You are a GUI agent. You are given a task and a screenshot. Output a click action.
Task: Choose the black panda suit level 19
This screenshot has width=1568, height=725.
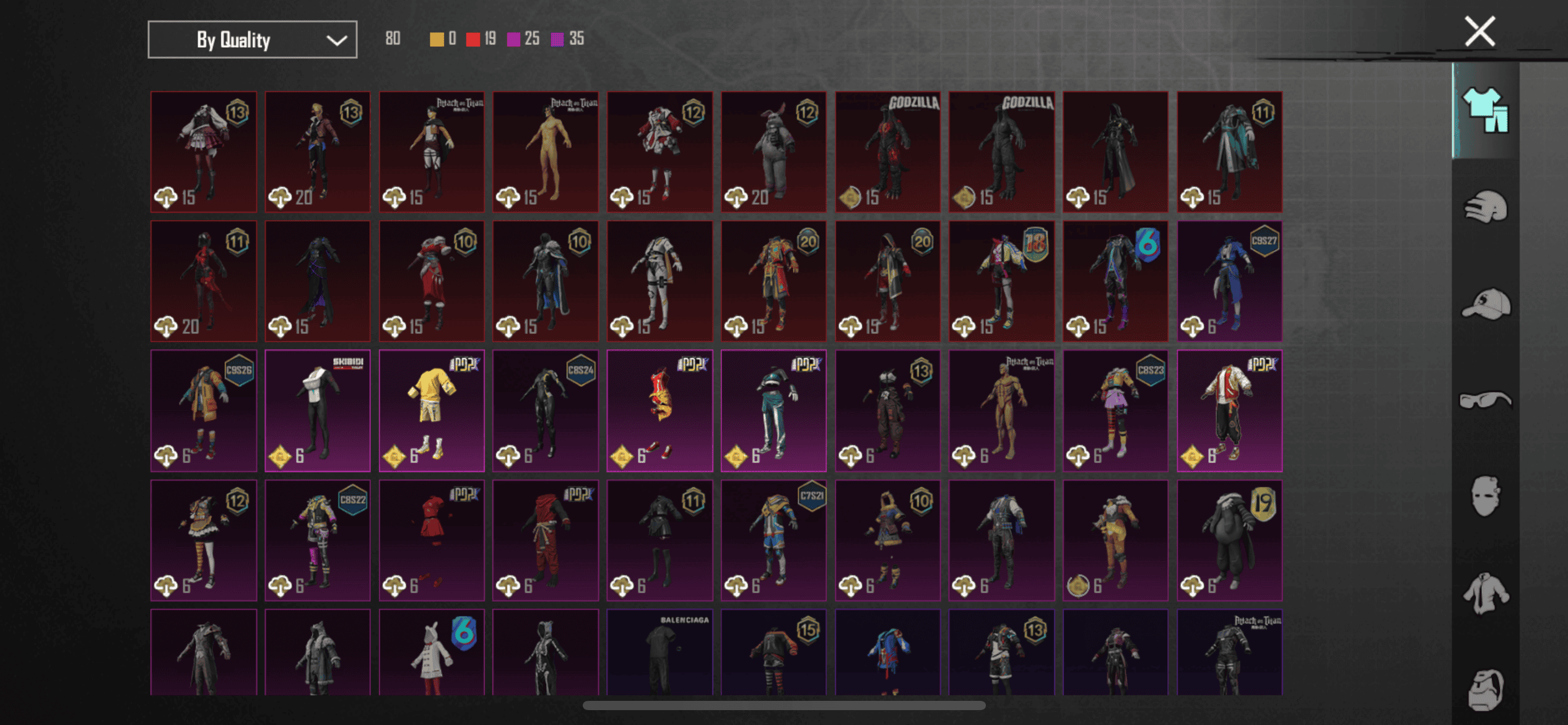click(x=1229, y=540)
